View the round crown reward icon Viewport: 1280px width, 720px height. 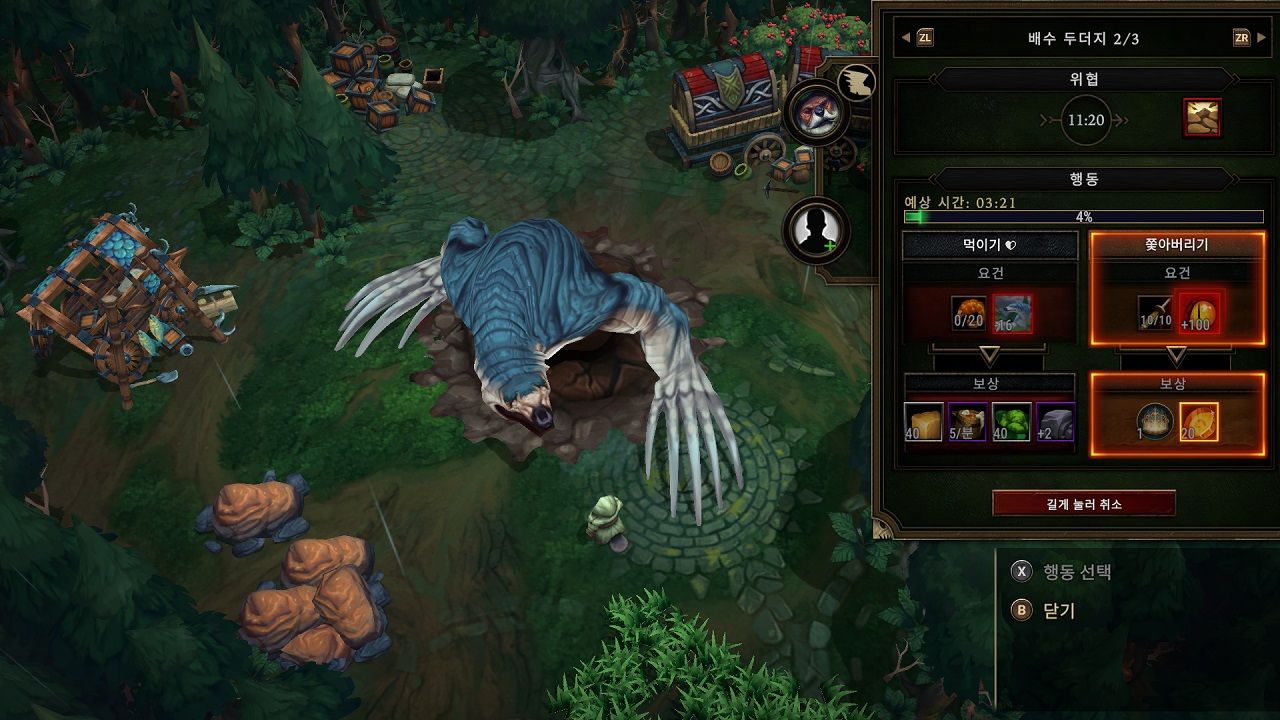coord(1155,421)
